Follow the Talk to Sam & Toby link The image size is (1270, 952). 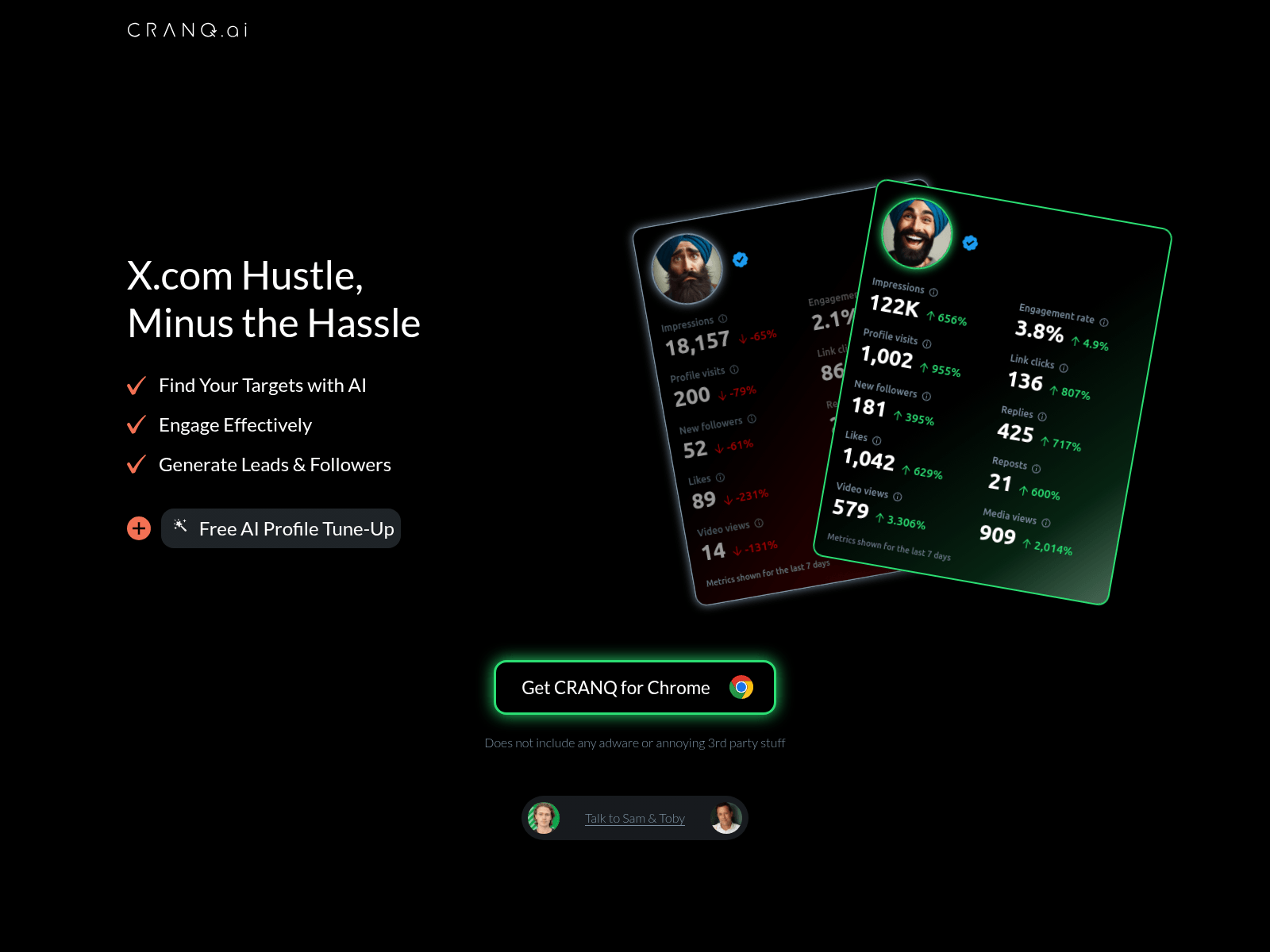634,818
